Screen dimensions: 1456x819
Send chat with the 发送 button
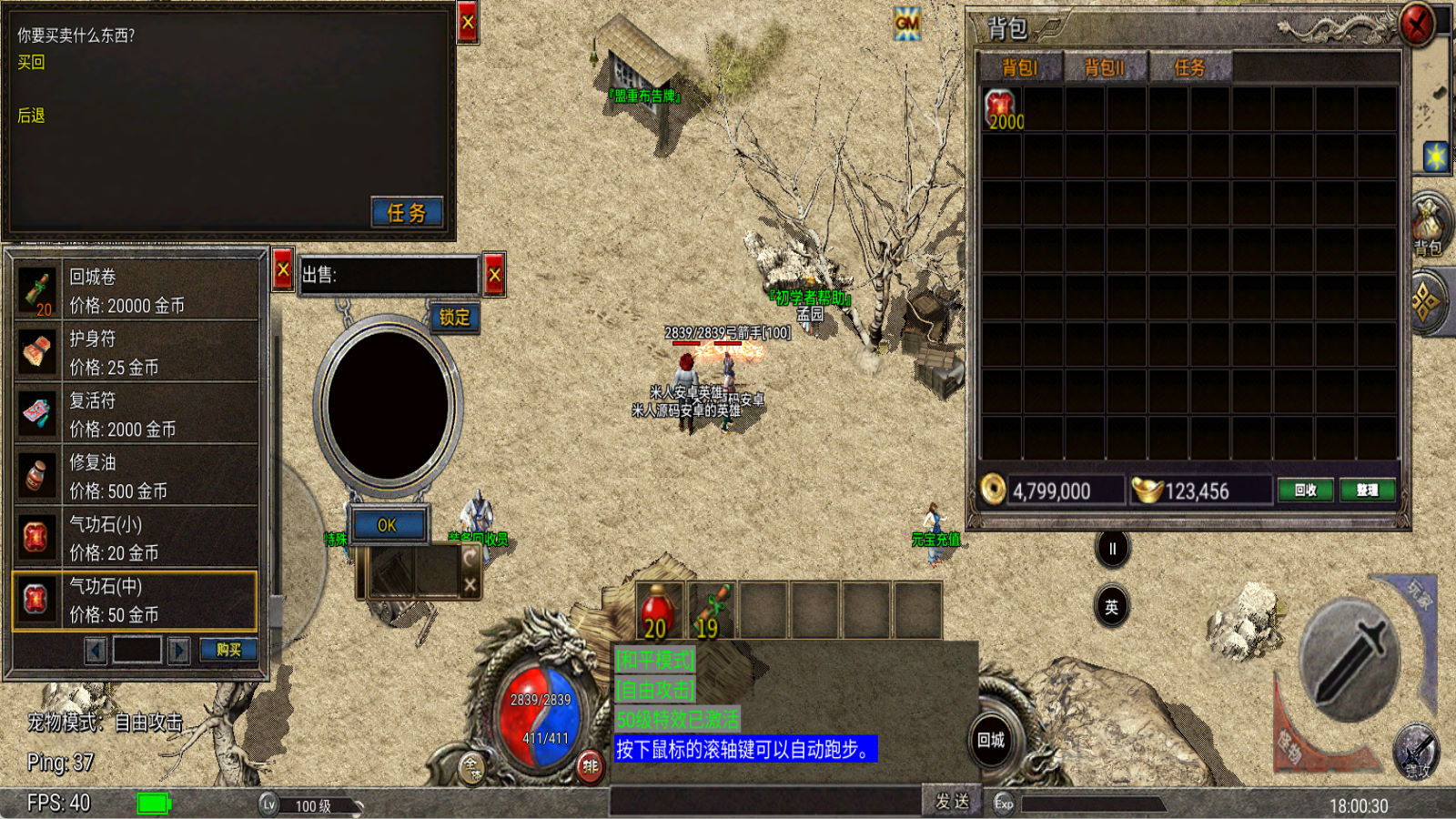pos(952,801)
